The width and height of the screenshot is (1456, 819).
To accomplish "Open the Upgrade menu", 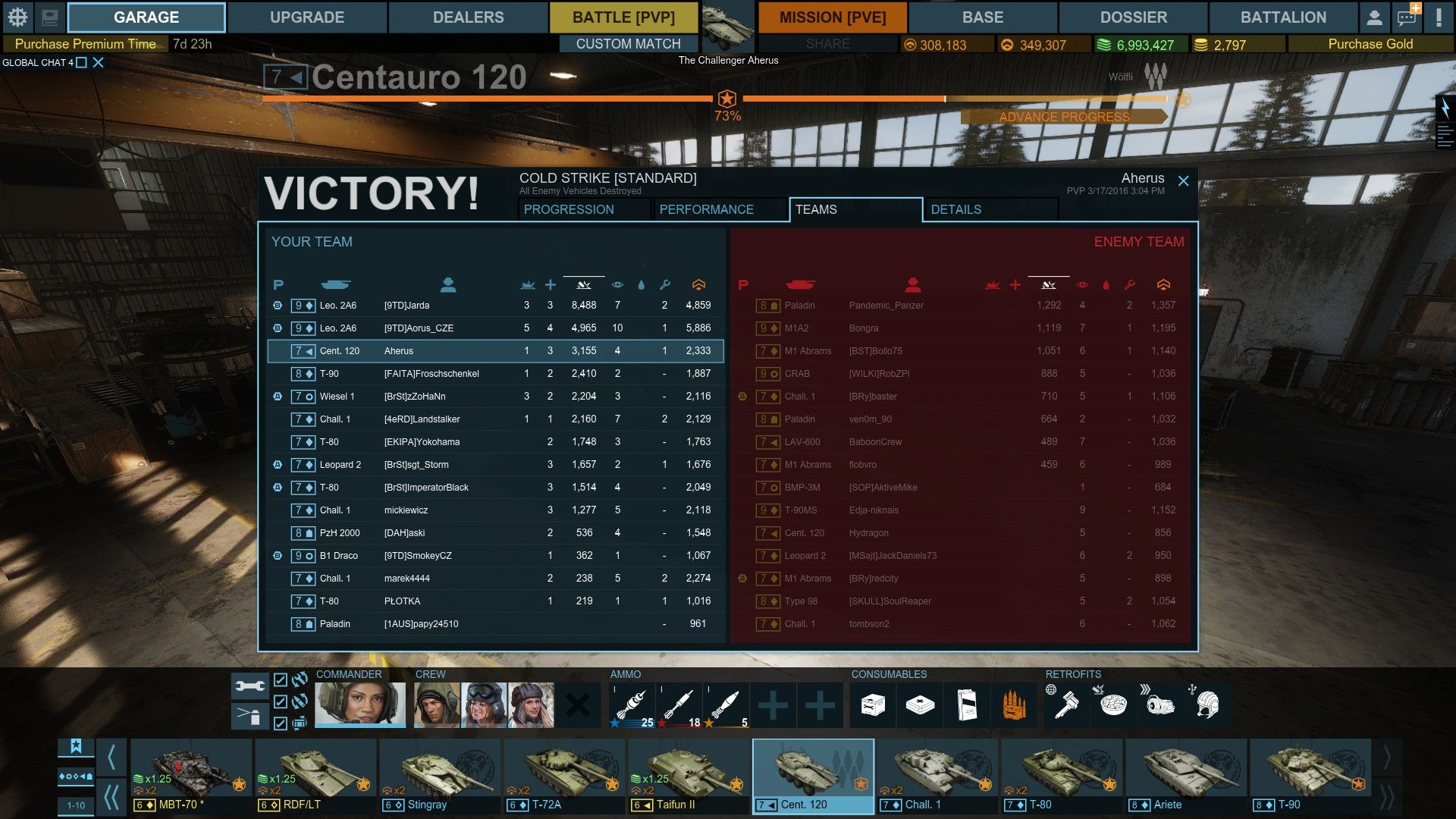I will [306, 17].
